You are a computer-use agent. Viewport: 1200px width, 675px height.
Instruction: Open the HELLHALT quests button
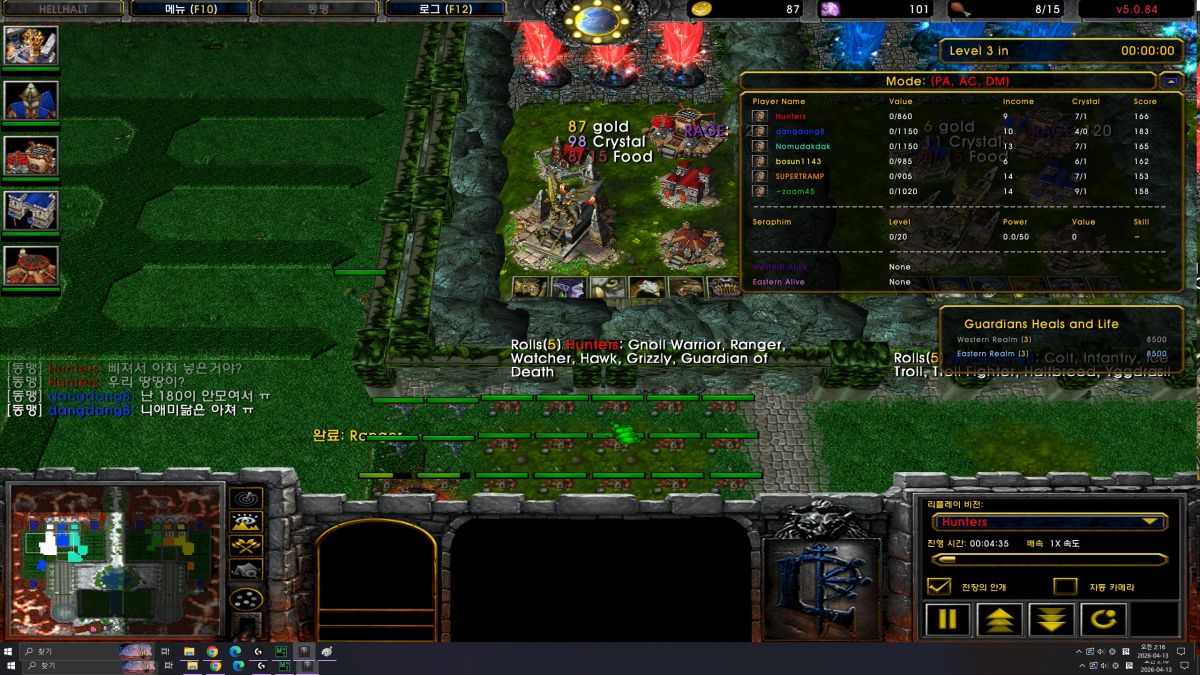(x=62, y=9)
